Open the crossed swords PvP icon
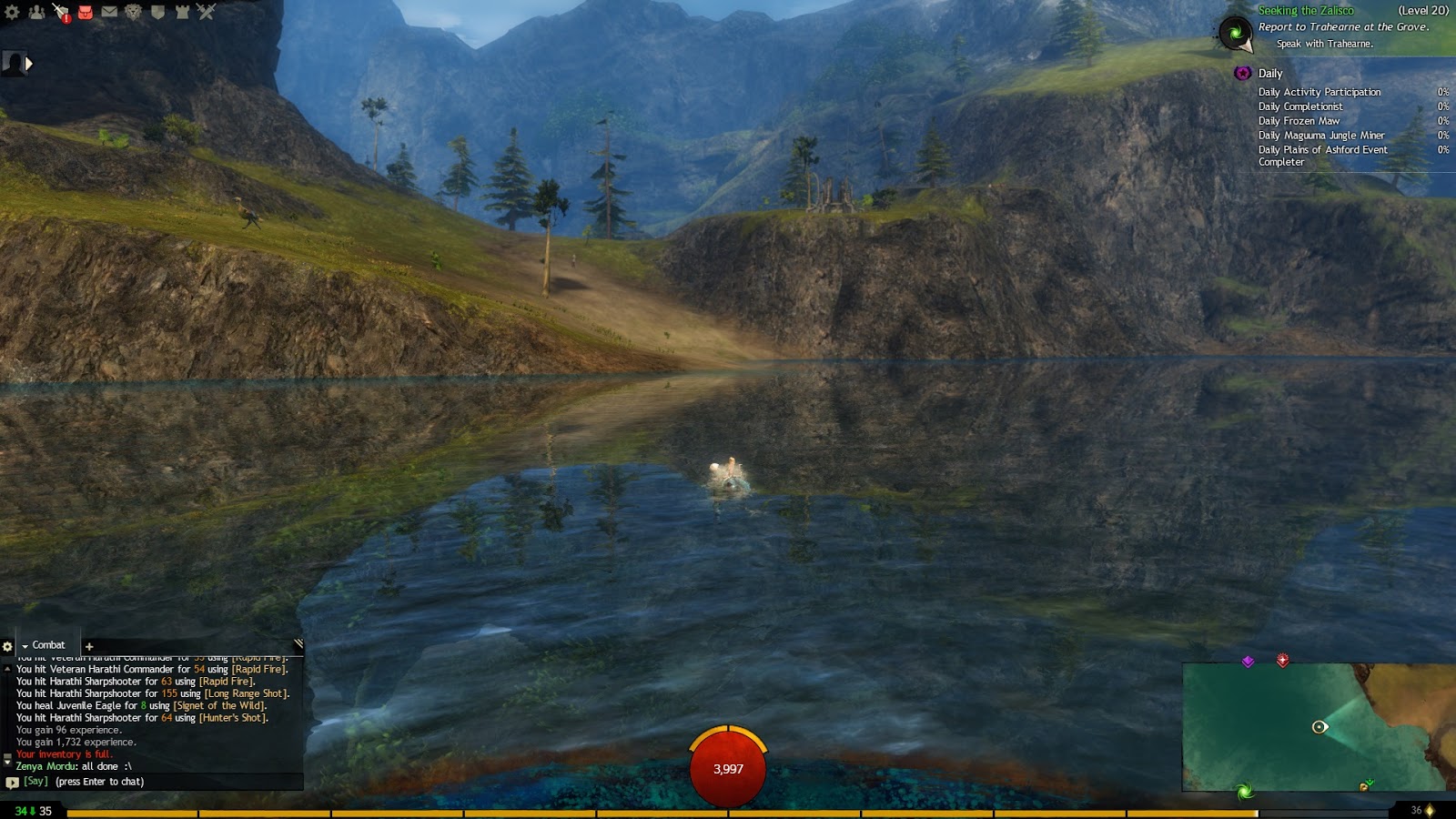The image size is (1456, 819). [x=207, y=12]
